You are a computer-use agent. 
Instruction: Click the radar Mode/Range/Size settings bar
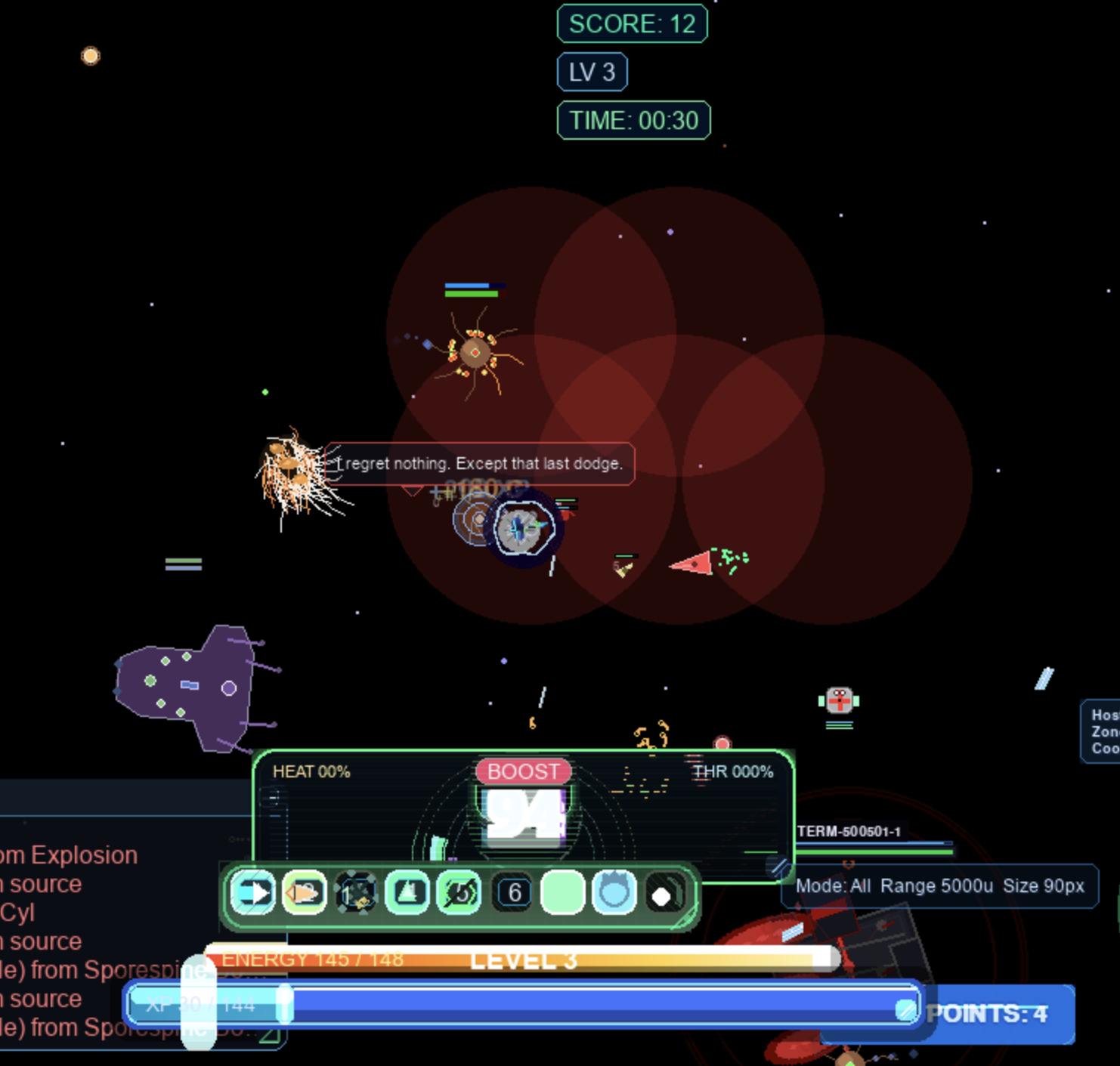939,885
